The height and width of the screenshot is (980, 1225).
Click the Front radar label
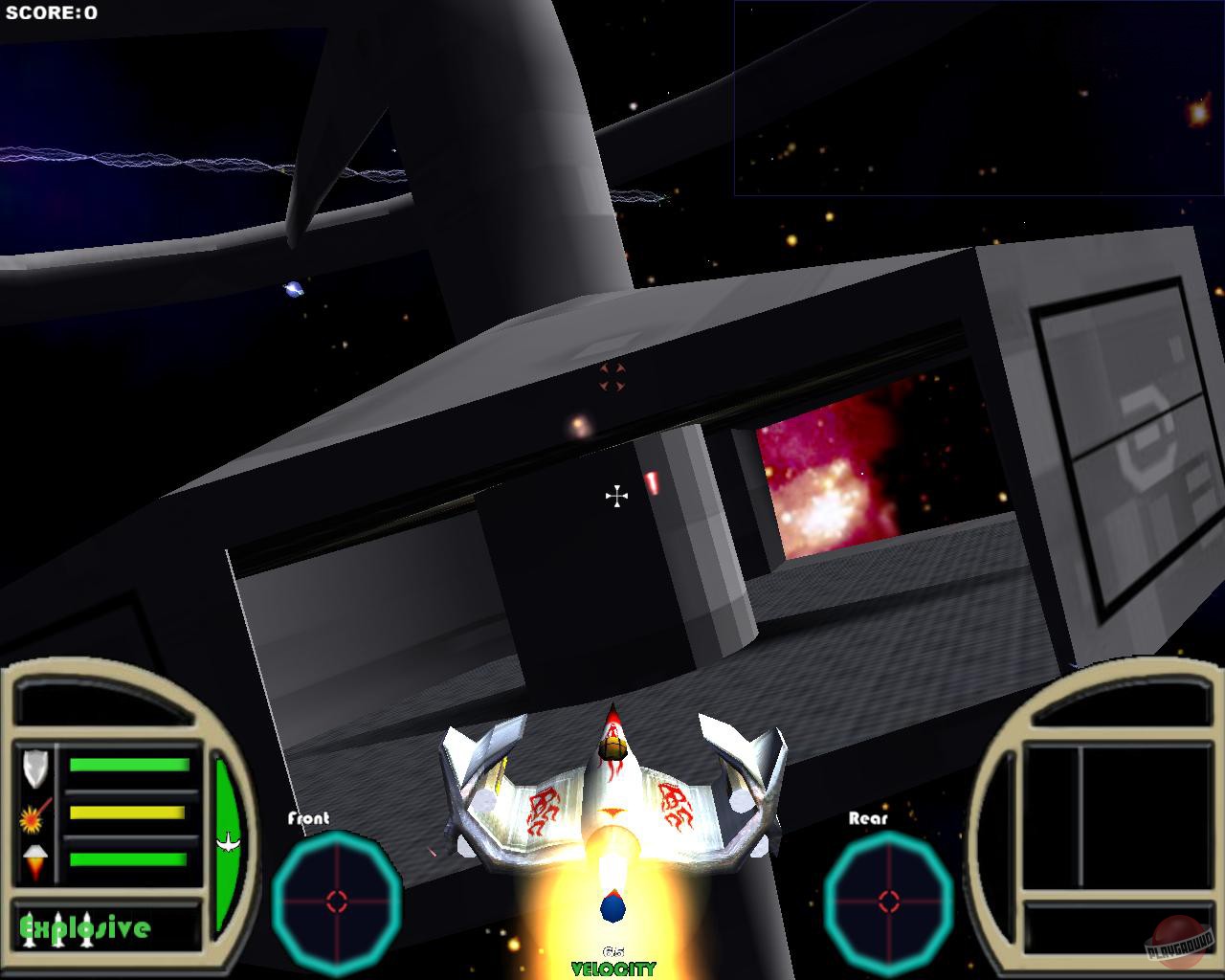[306, 819]
